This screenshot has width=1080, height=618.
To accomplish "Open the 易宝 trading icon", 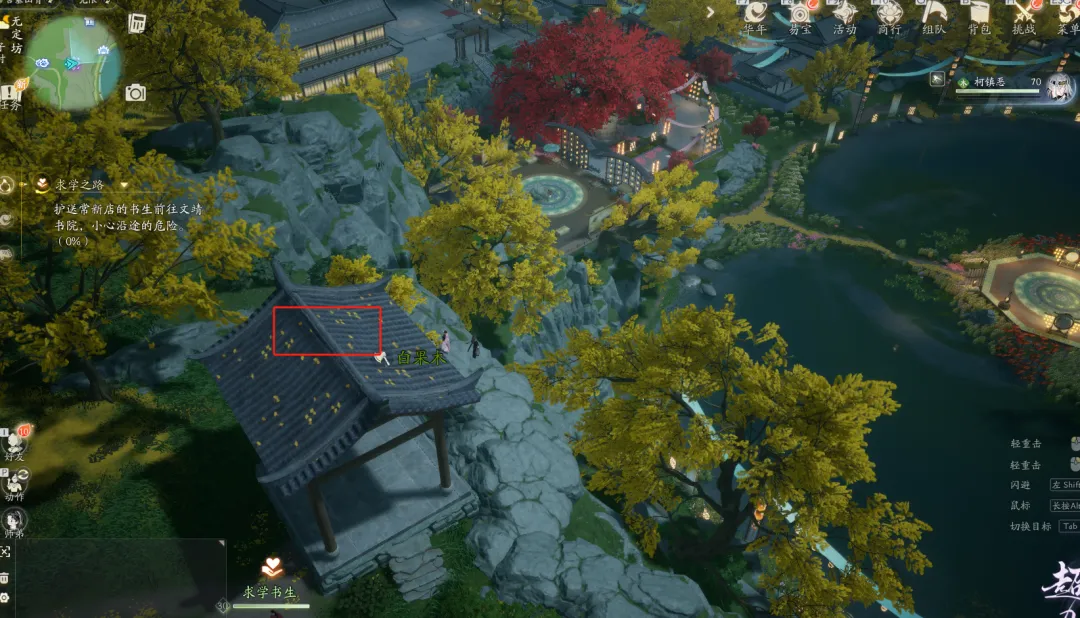I will [x=800, y=14].
